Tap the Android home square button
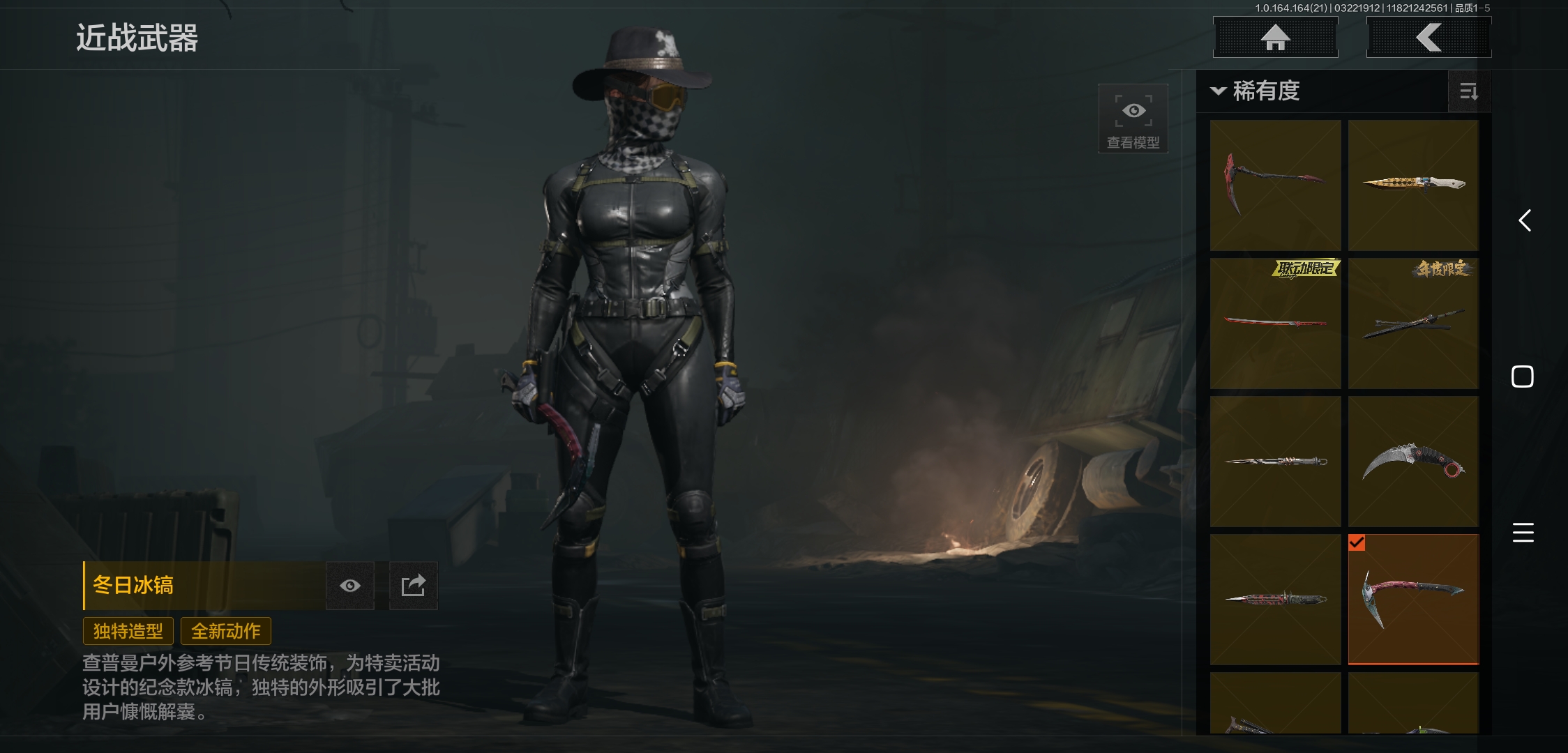1568x753 pixels. point(1523,376)
